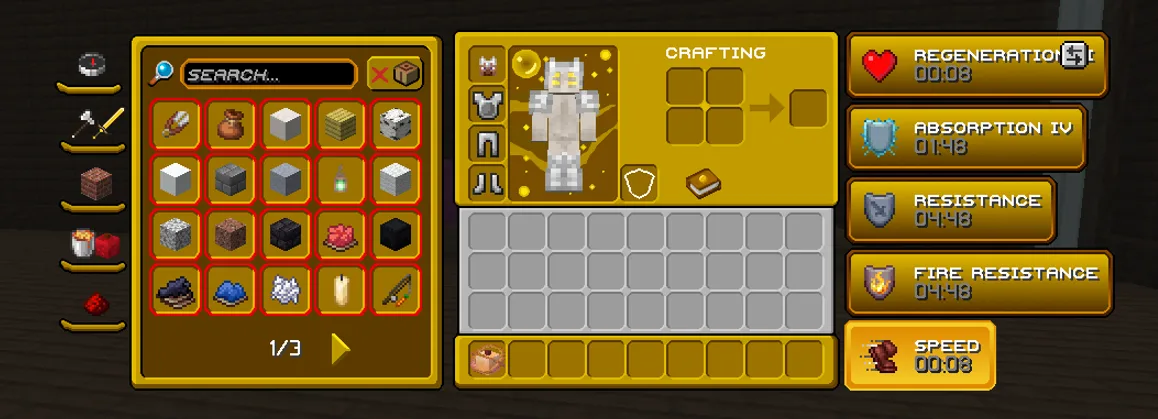Click the helmet armor slot

coord(487,65)
